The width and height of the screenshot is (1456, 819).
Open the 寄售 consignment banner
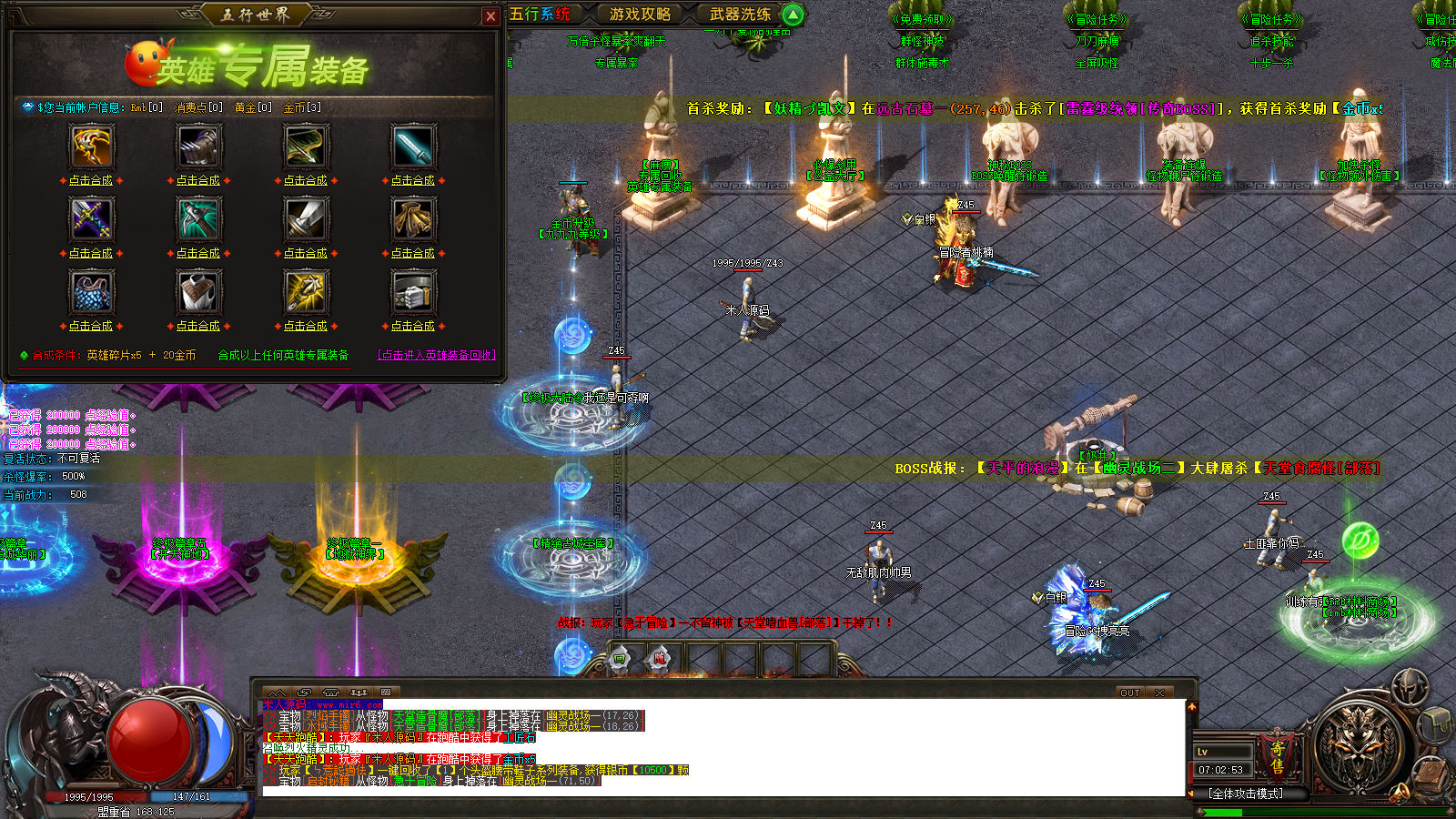tap(1277, 757)
